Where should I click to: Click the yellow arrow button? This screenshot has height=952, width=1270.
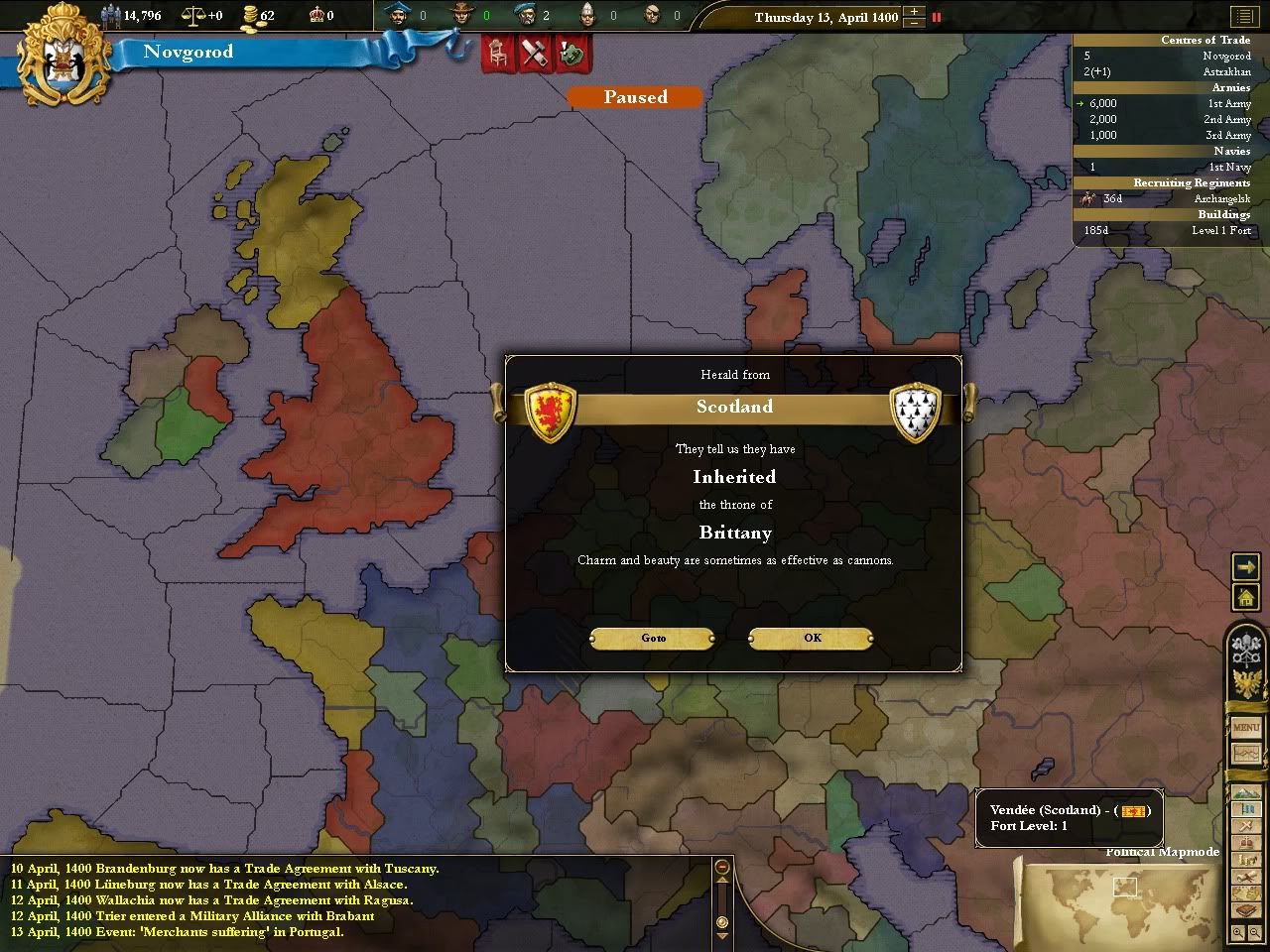coord(1245,566)
